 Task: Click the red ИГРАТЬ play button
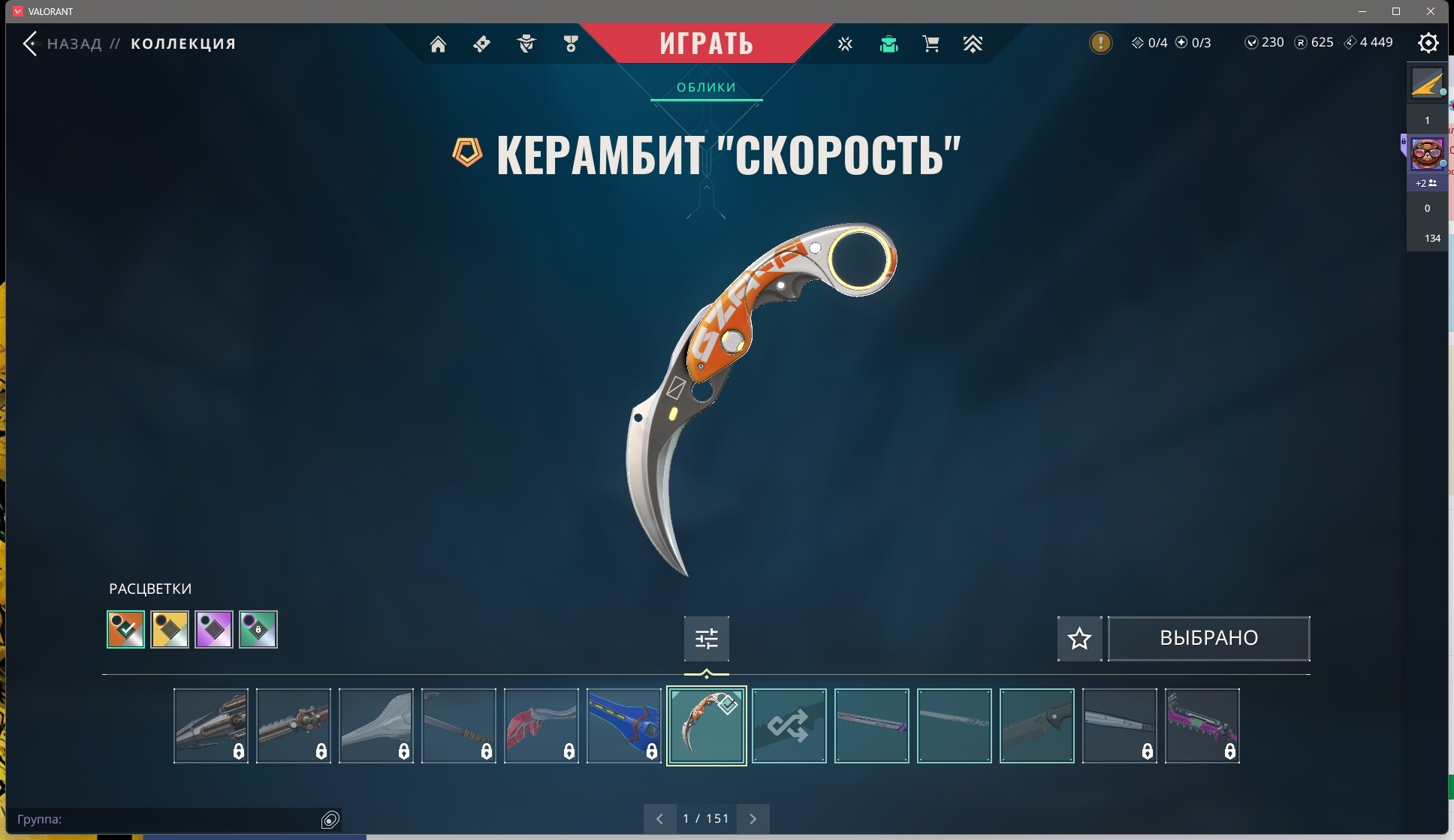(706, 43)
